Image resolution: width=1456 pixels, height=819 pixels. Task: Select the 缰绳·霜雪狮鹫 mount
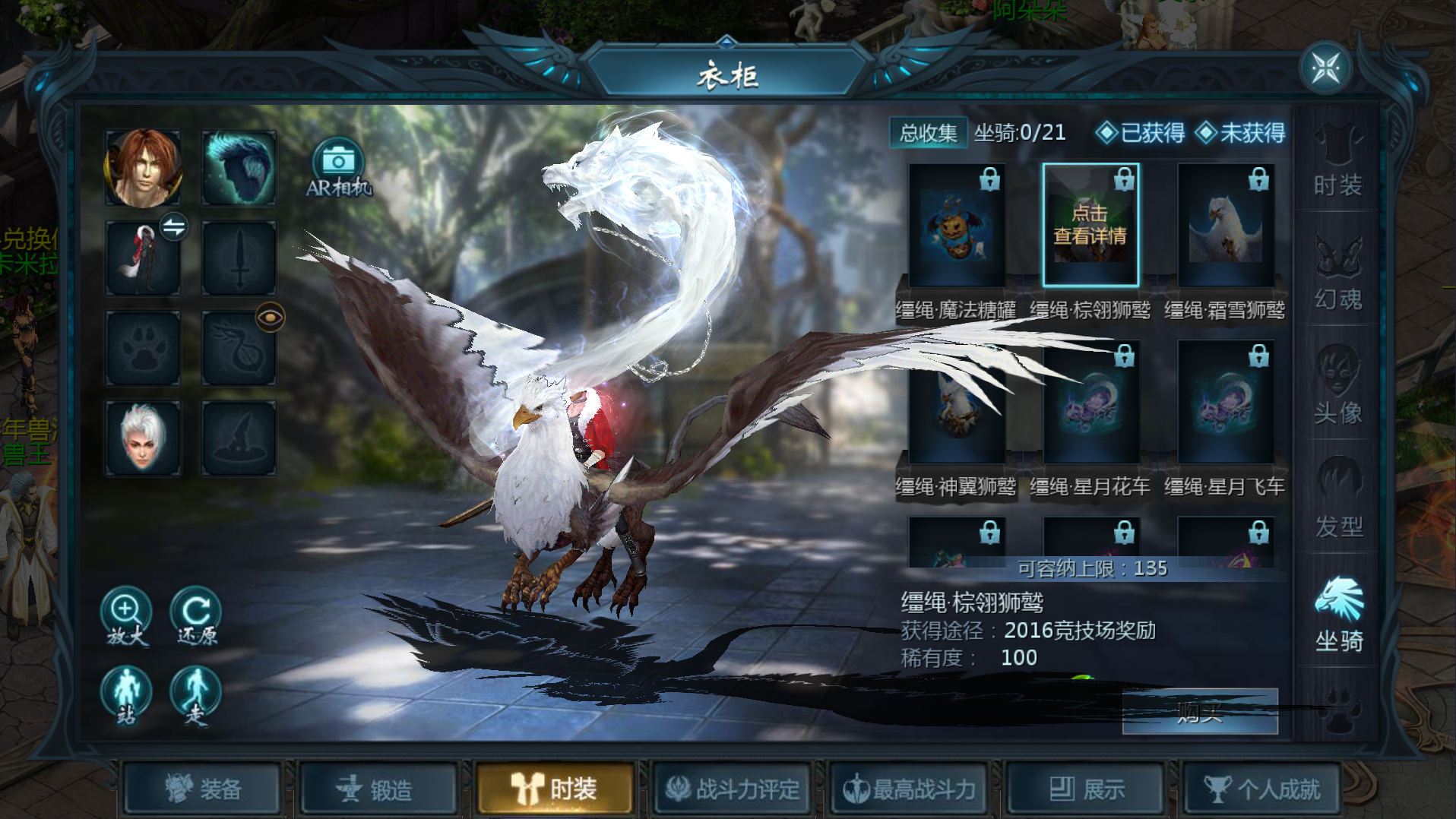click(x=1225, y=226)
